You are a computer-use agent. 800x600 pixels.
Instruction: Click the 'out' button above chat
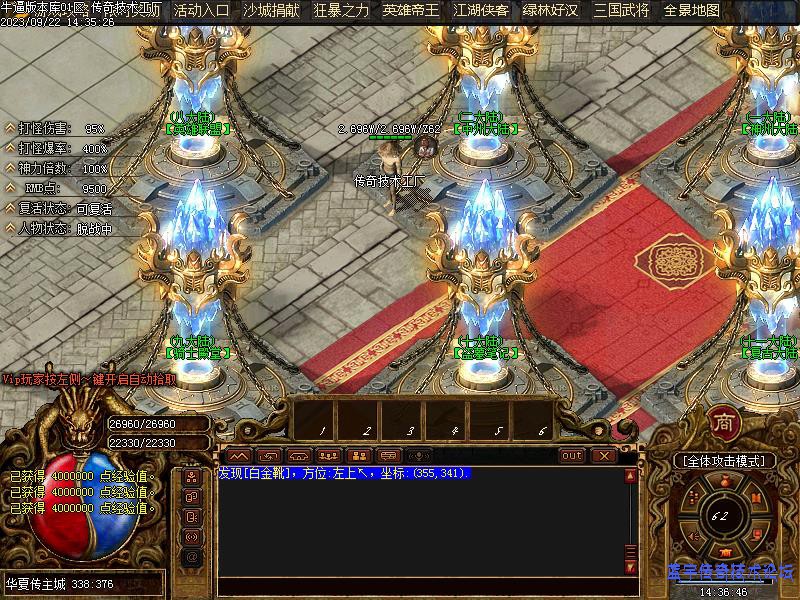point(571,455)
